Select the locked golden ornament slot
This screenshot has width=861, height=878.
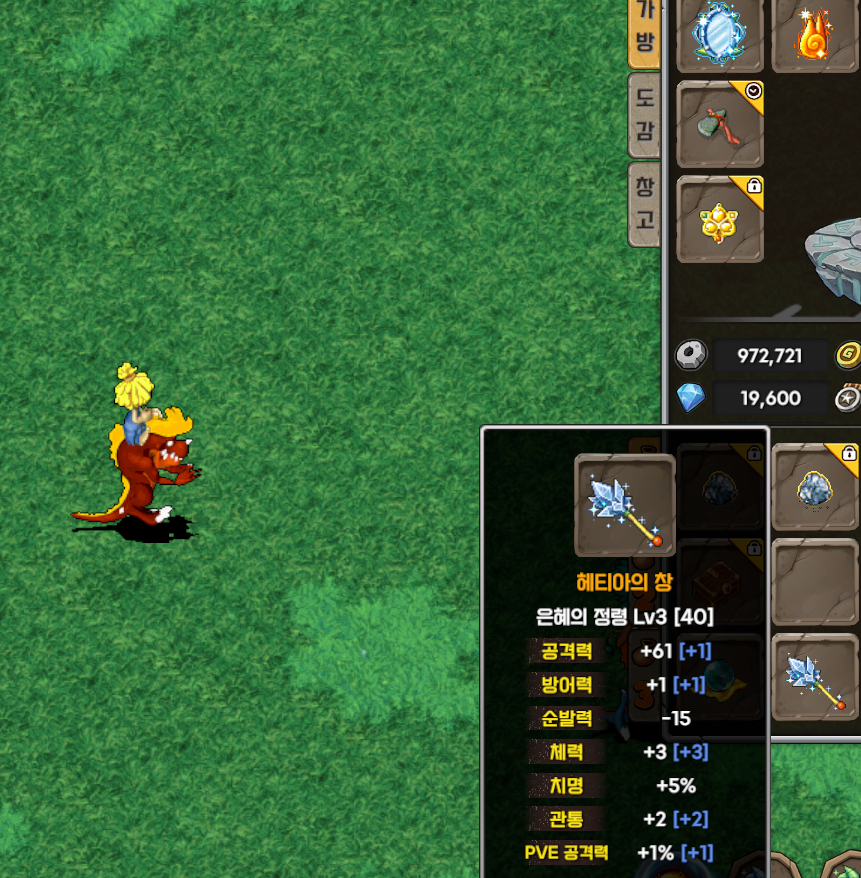[720, 219]
